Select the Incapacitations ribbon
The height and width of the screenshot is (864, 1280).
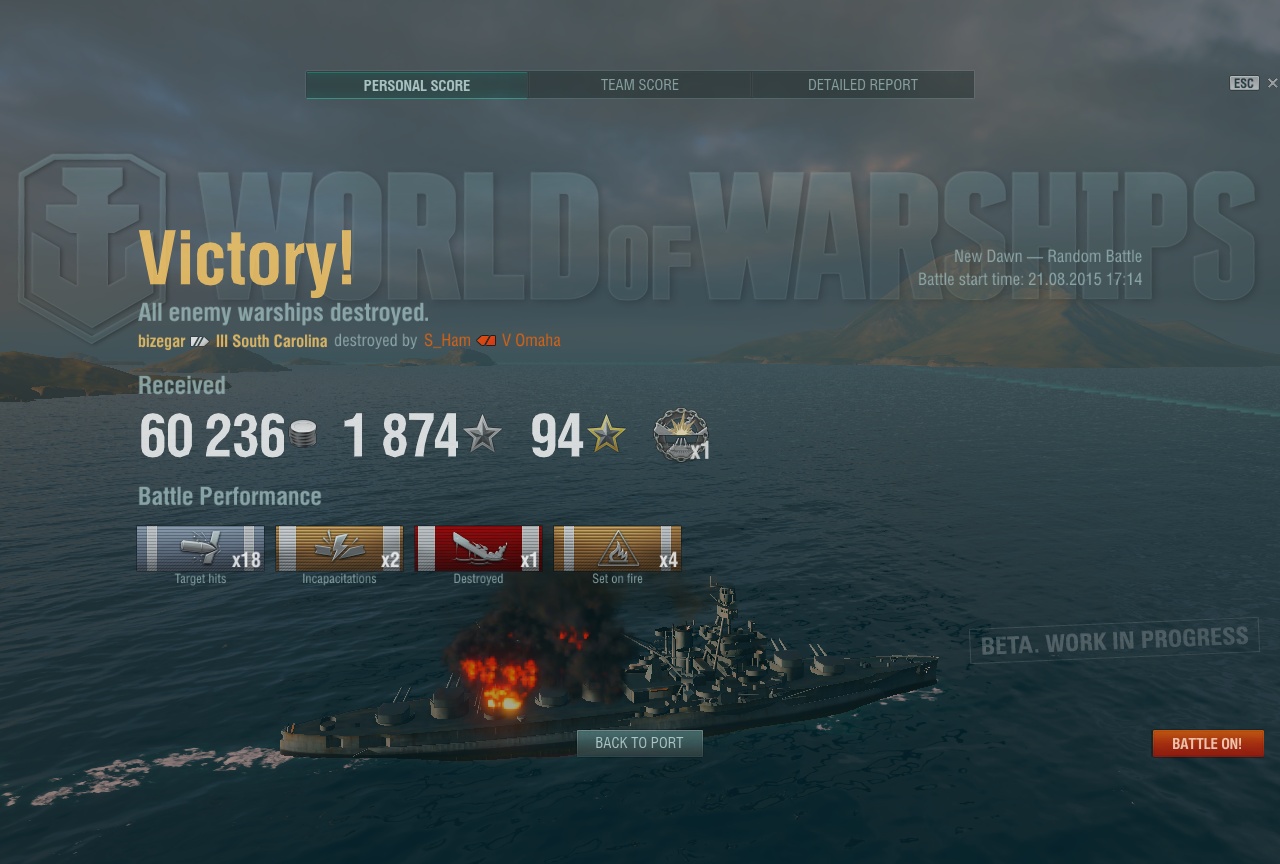coord(339,548)
